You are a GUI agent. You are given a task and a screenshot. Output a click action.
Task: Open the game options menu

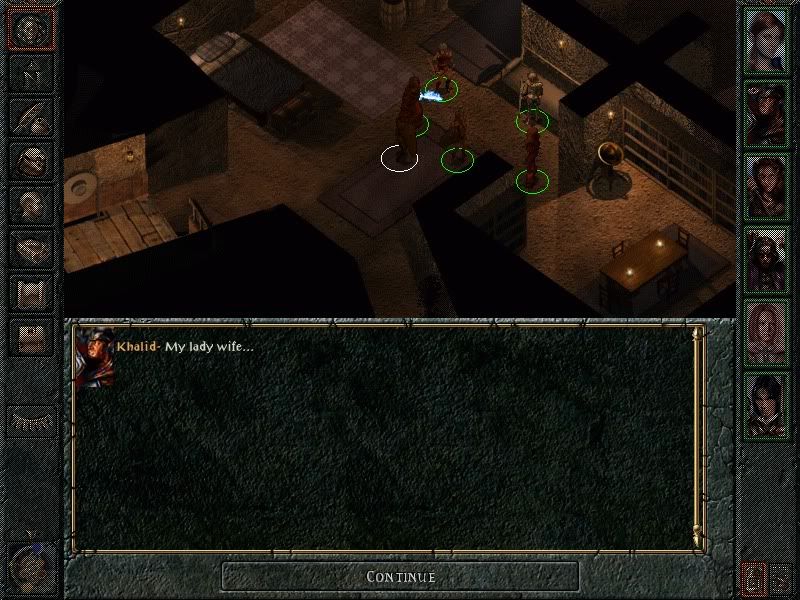tap(32, 336)
